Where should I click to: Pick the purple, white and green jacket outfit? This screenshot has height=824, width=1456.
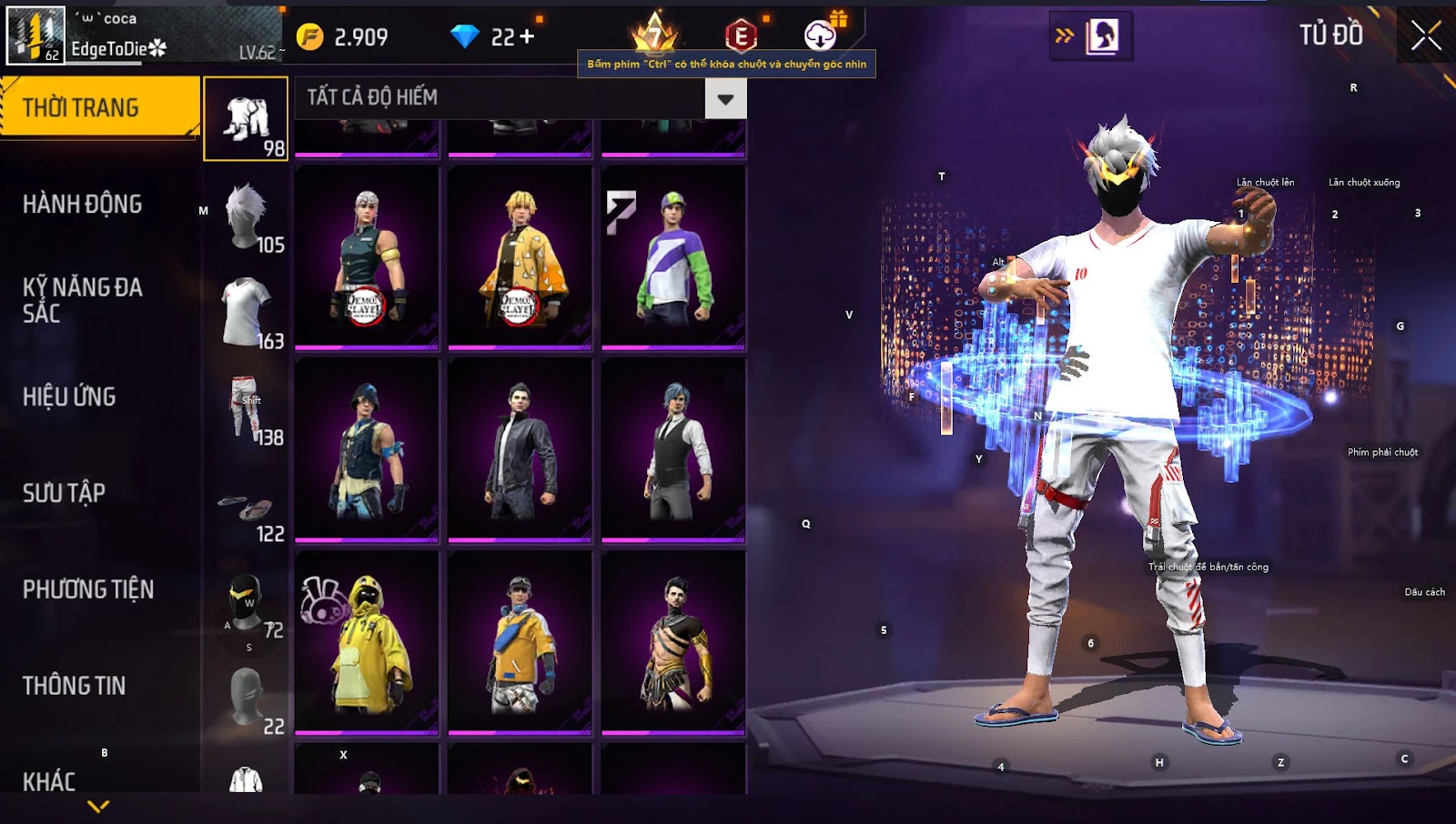click(x=673, y=257)
